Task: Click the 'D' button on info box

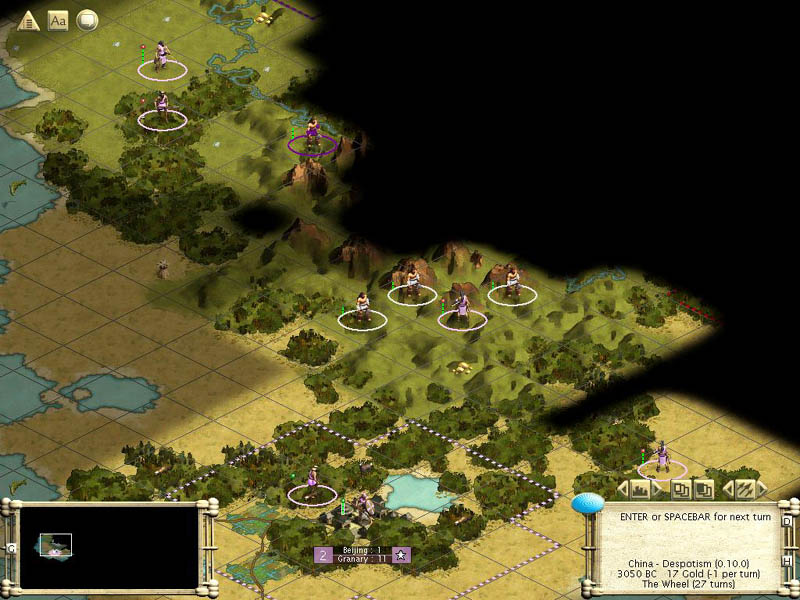Action: [787, 521]
